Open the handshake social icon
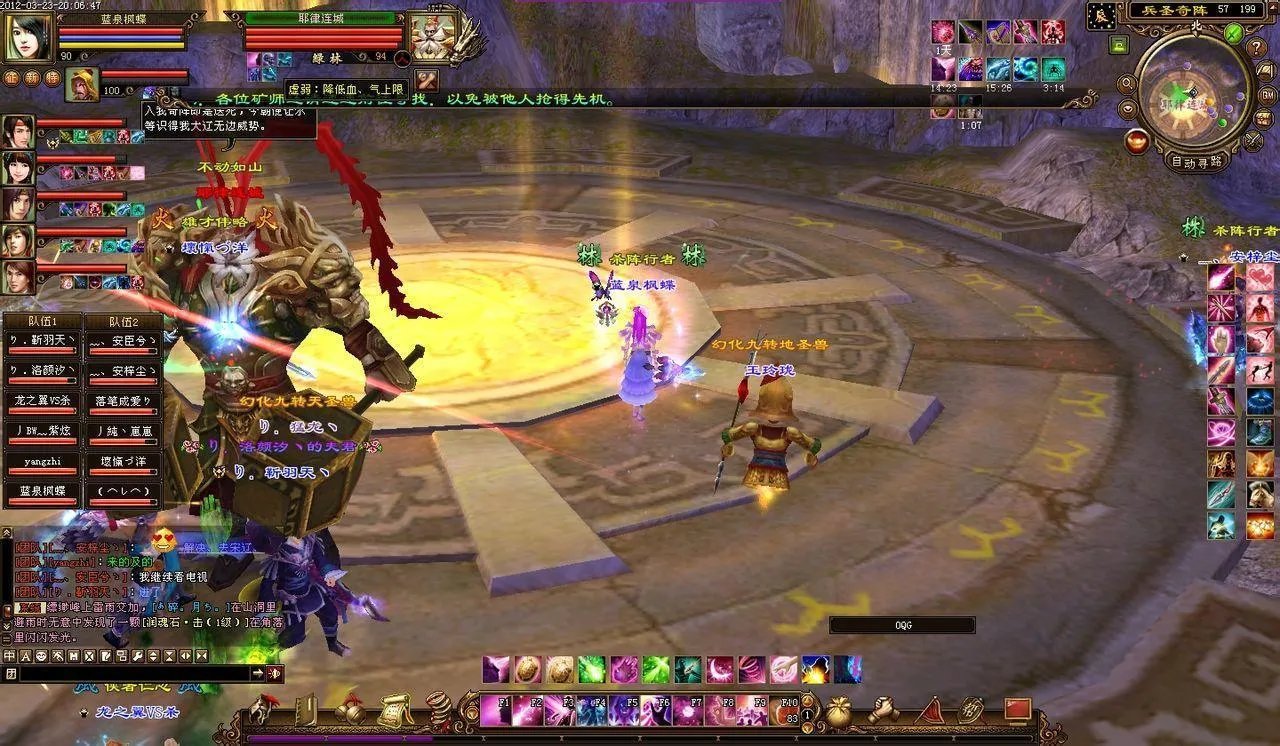 click(x=882, y=710)
